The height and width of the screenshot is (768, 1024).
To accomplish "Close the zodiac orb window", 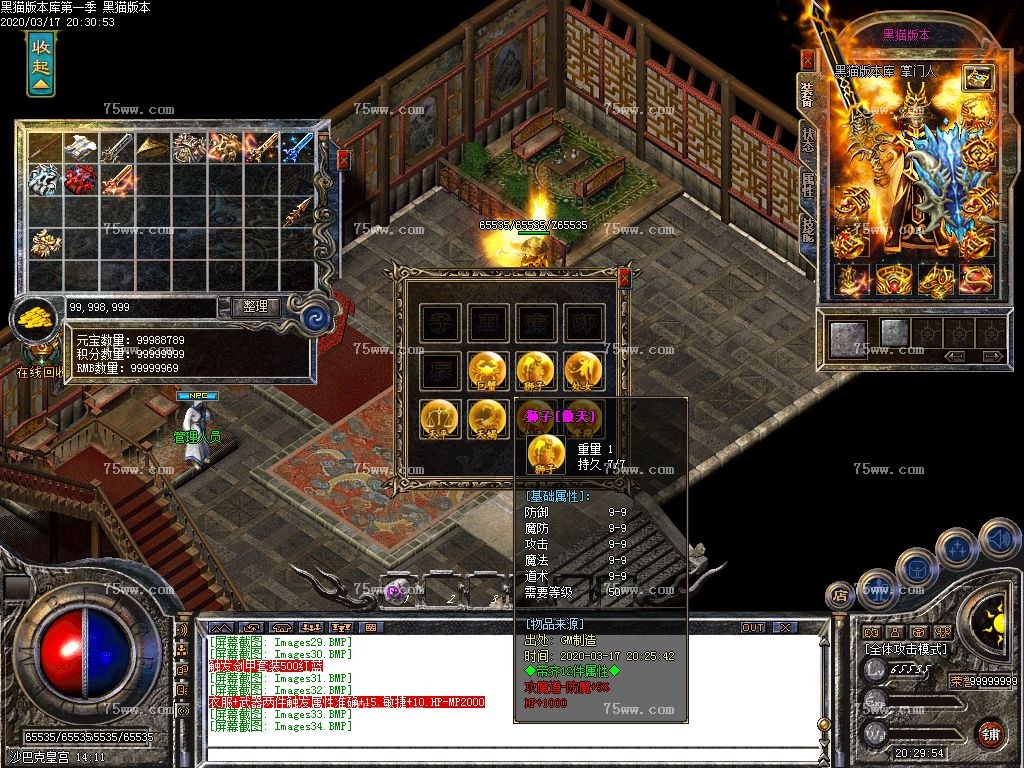I will coord(625,277).
